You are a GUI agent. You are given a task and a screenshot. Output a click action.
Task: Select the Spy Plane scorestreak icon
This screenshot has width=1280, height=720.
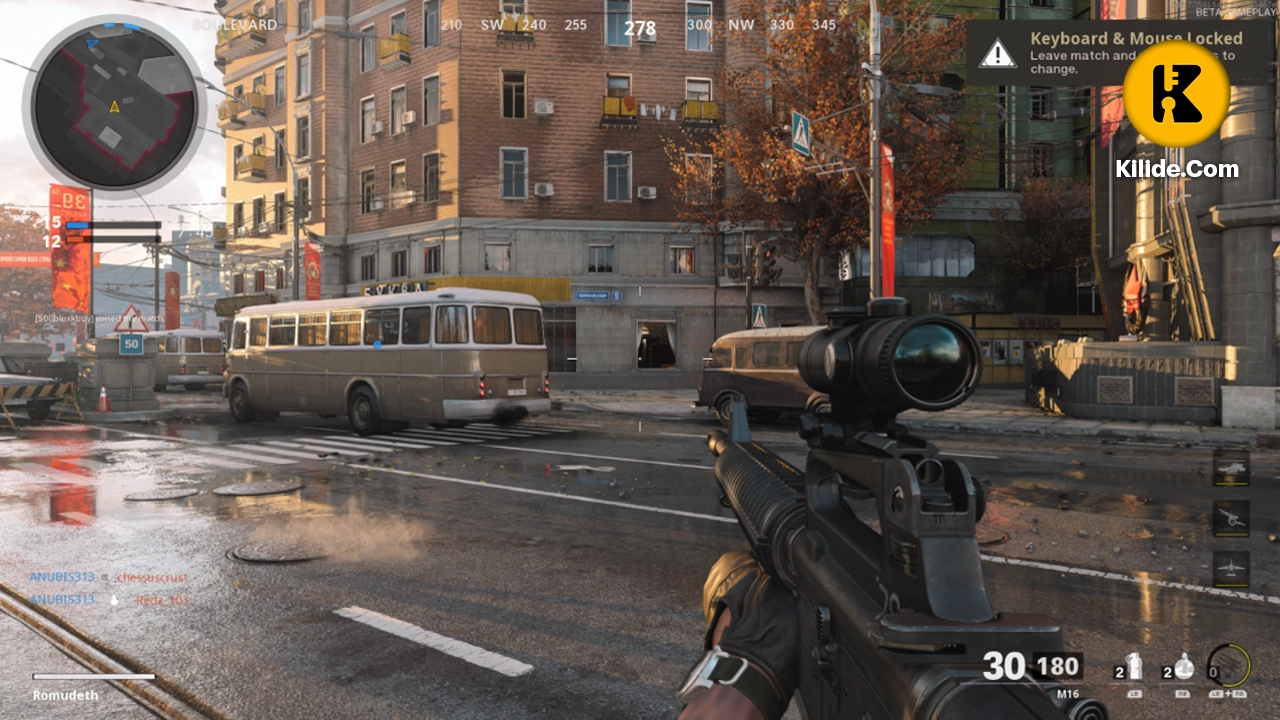pos(1230,566)
